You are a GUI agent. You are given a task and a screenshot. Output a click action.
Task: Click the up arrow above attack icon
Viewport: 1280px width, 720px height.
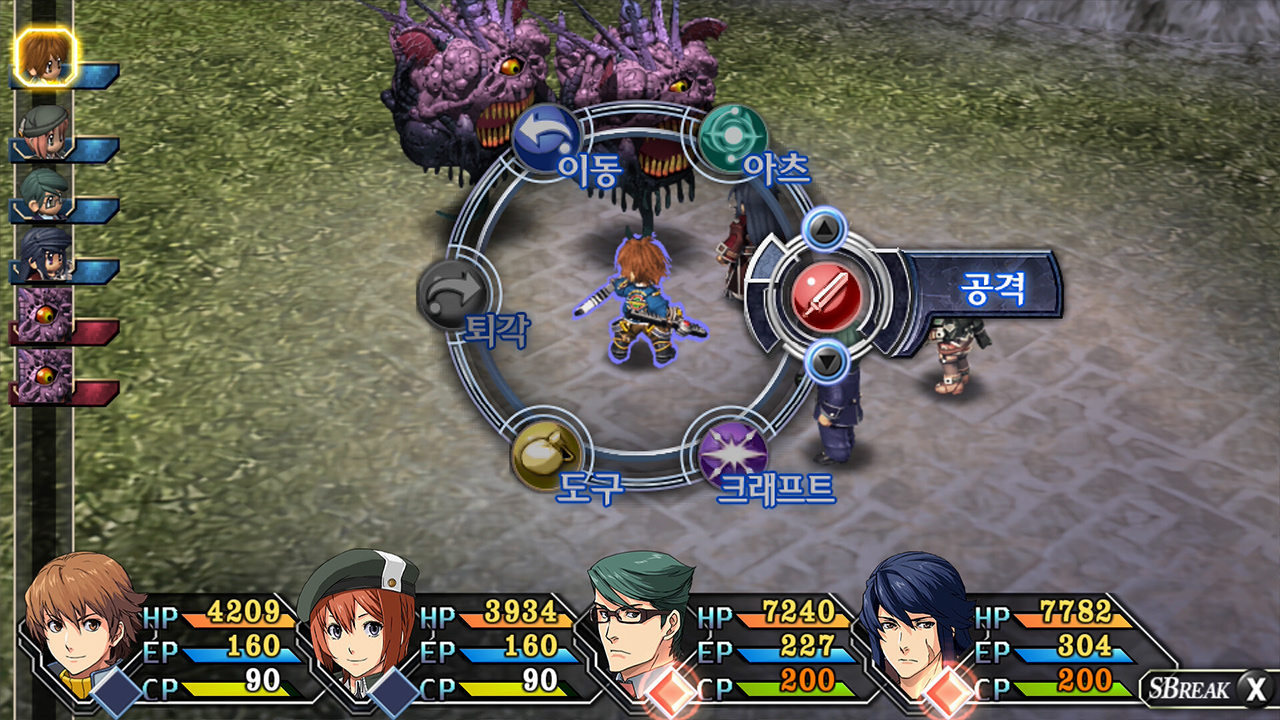(824, 231)
